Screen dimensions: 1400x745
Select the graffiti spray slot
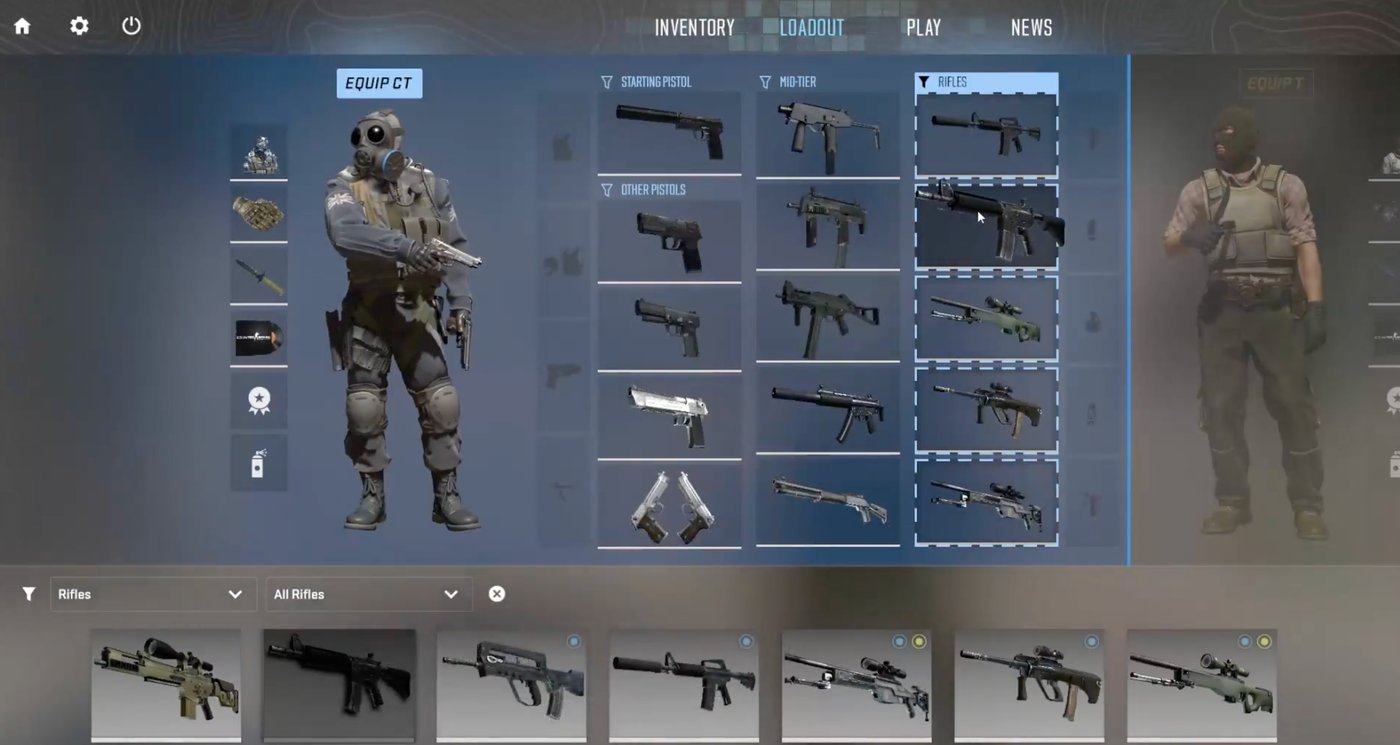(x=258, y=462)
